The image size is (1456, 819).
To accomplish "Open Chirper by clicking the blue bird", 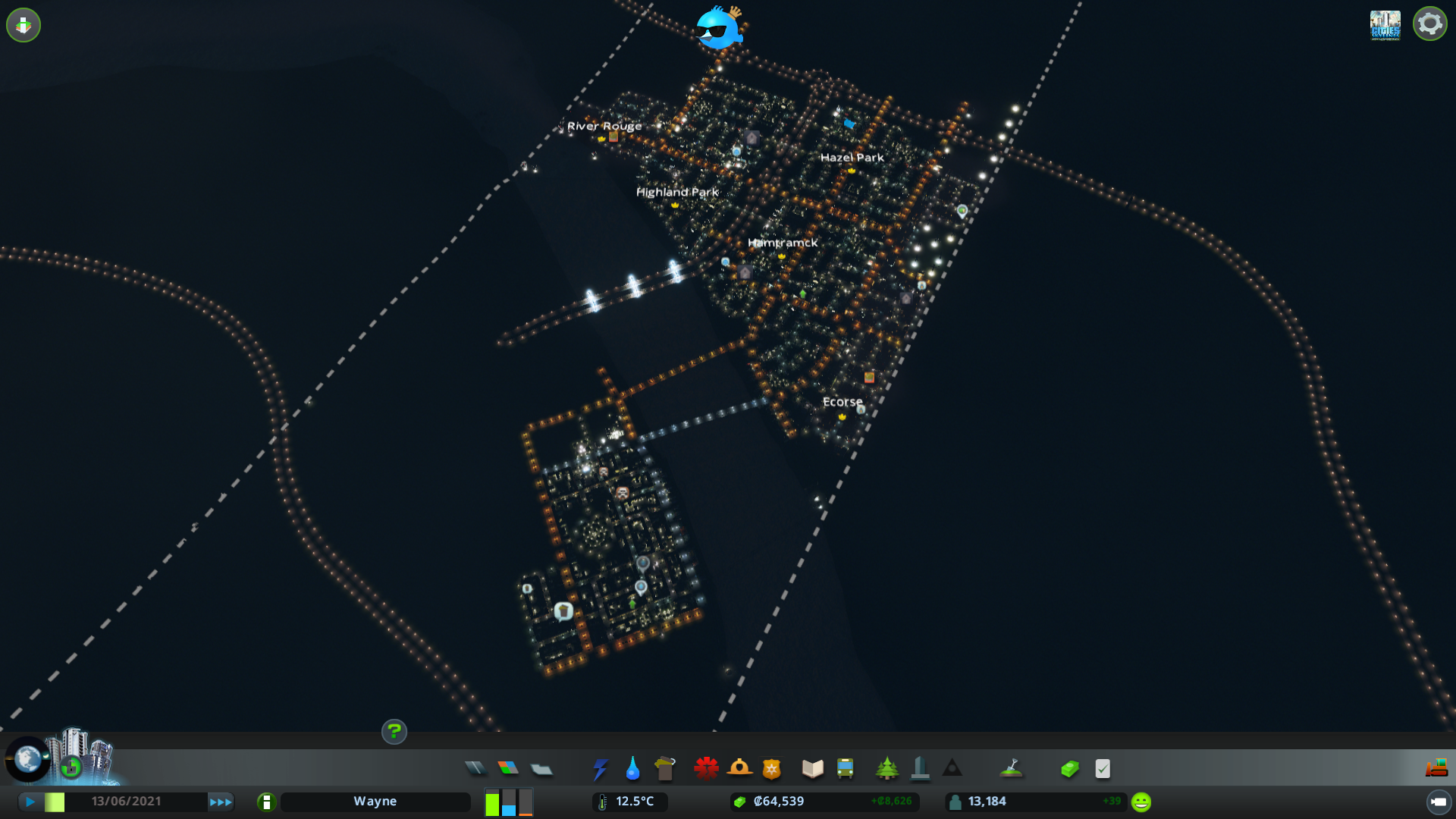I will pos(717,29).
